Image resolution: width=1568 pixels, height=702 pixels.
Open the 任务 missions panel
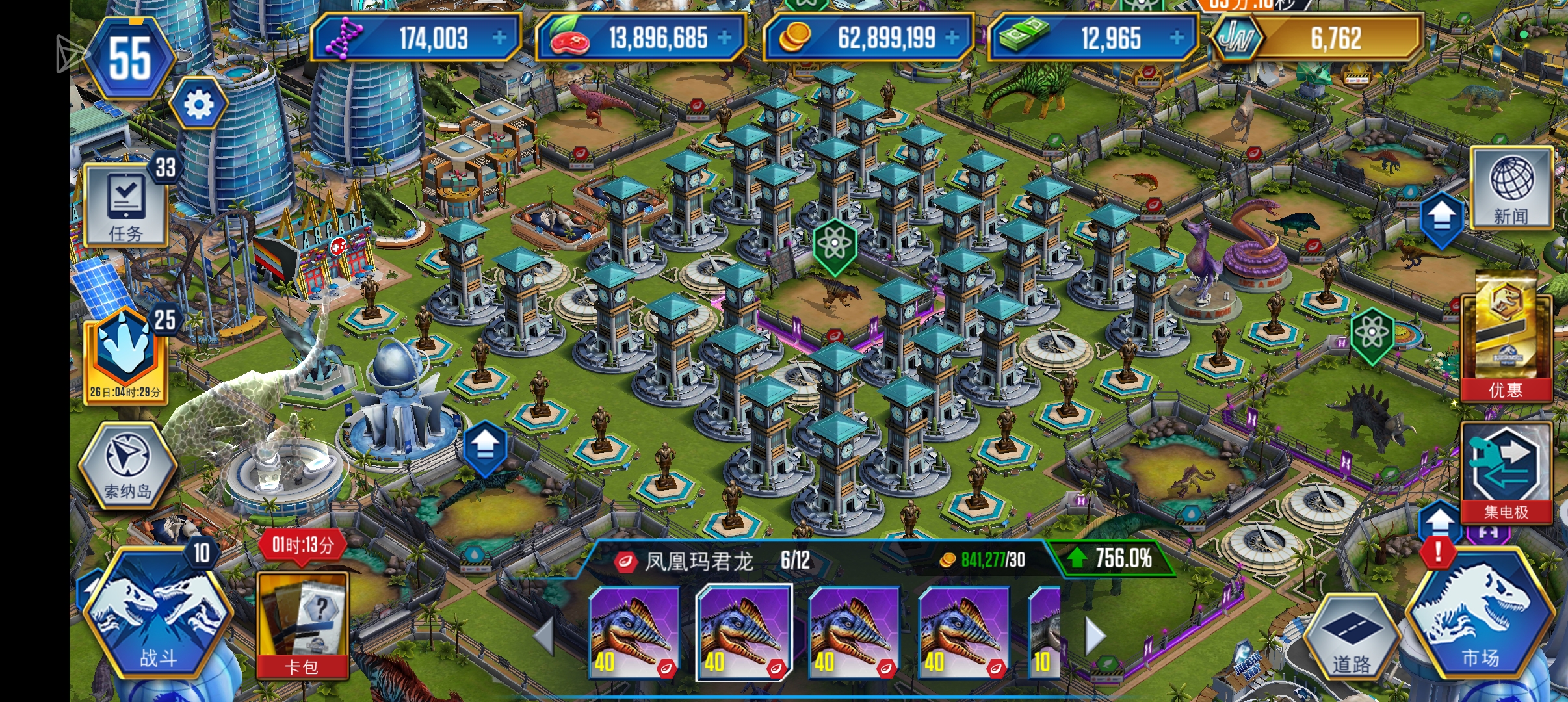click(125, 206)
